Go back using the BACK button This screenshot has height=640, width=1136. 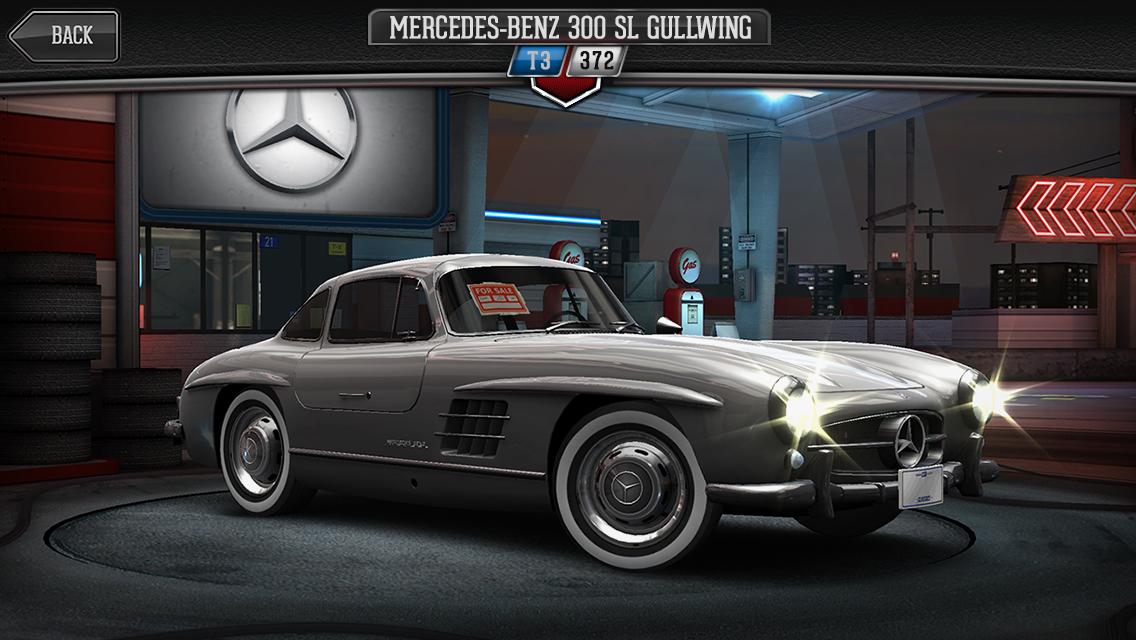click(x=65, y=36)
